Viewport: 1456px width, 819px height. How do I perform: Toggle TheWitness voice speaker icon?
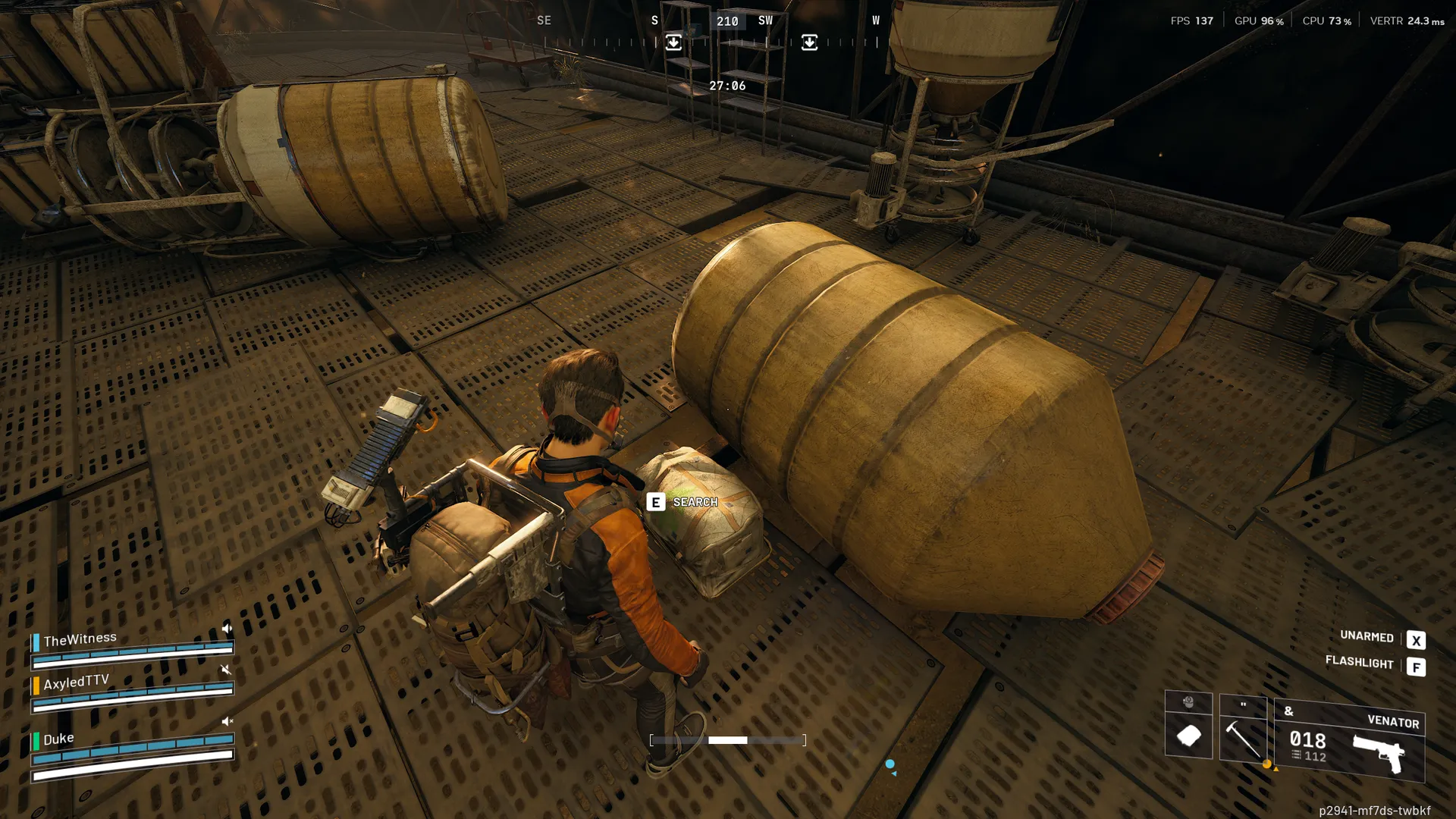click(x=226, y=629)
